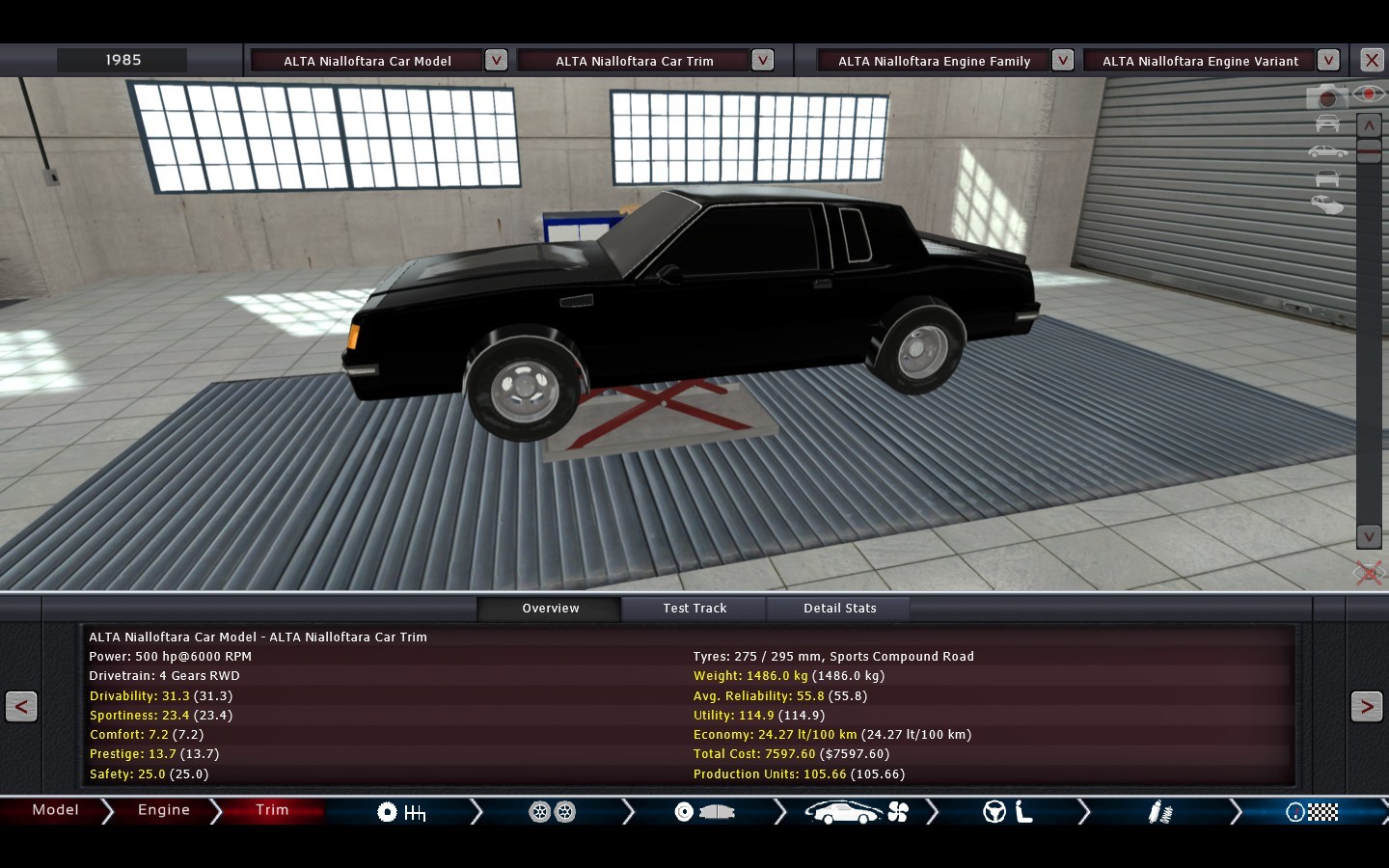Image resolution: width=1389 pixels, height=868 pixels.
Task: Open the wheels and tyres section
Action: [x=553, y=812]
